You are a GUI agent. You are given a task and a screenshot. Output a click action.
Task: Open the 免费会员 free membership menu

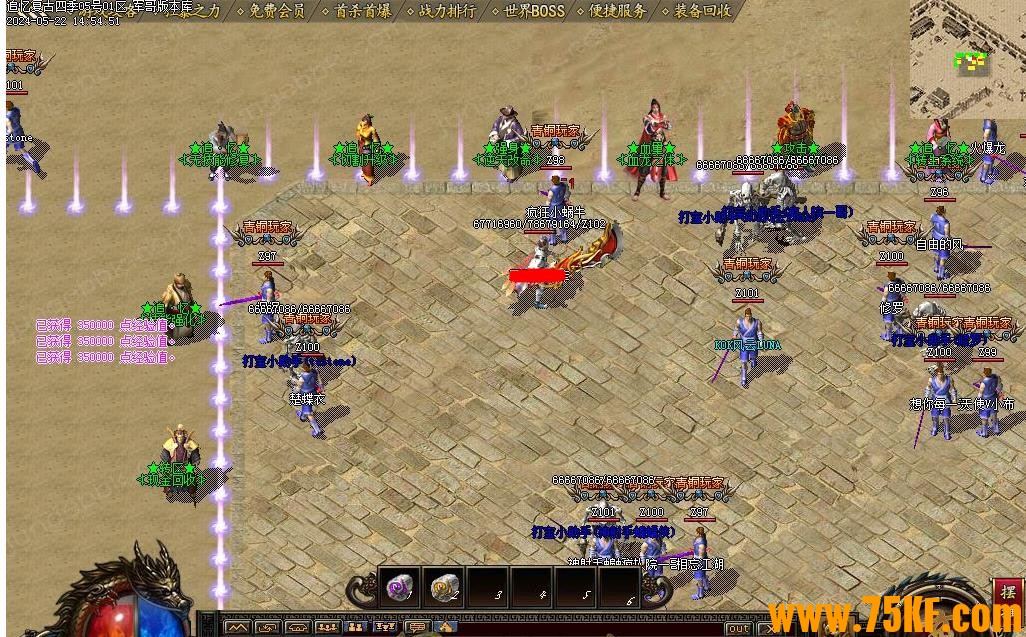coord(276,11)
